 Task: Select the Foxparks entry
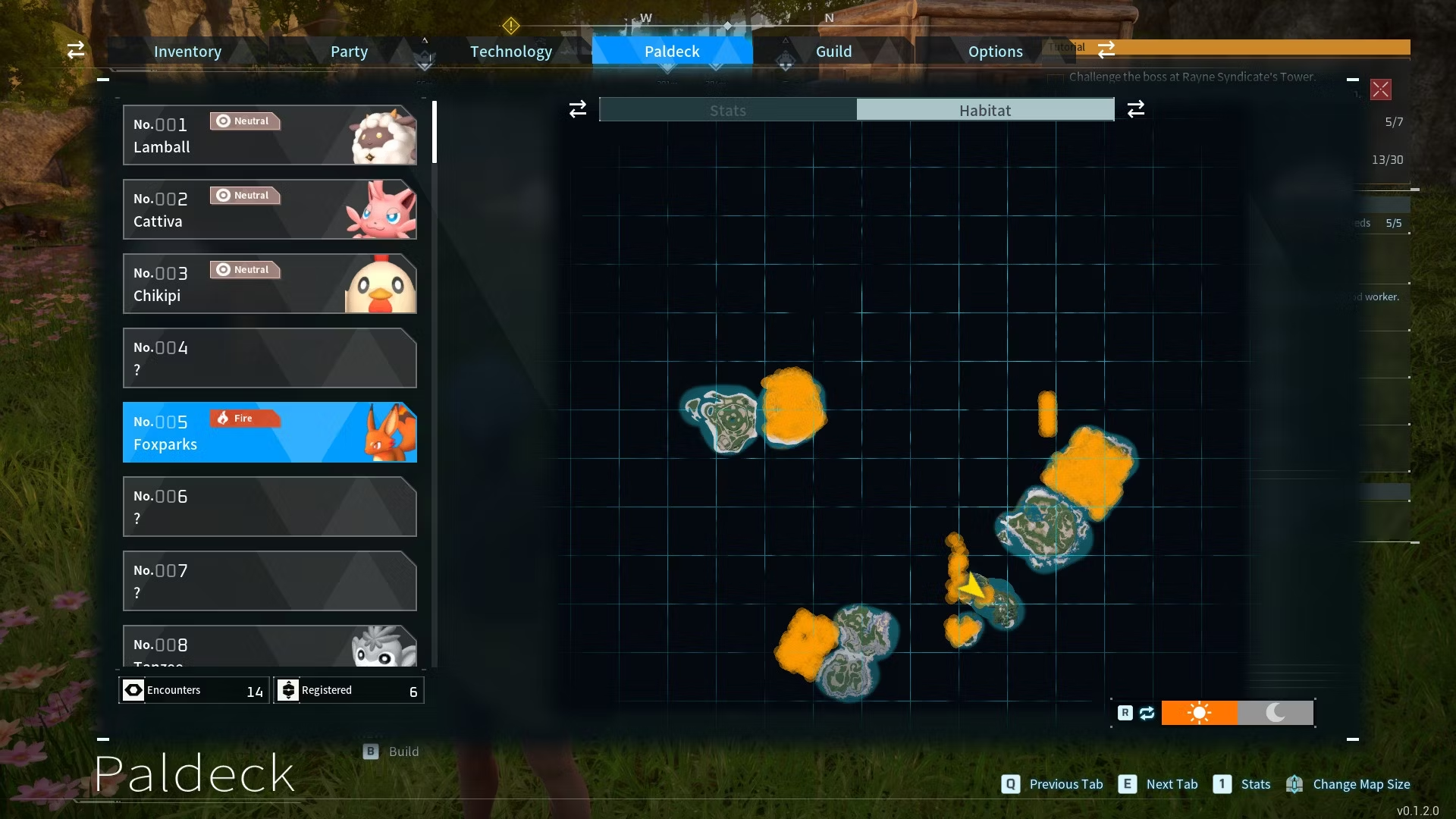click(x=269, y=432)
